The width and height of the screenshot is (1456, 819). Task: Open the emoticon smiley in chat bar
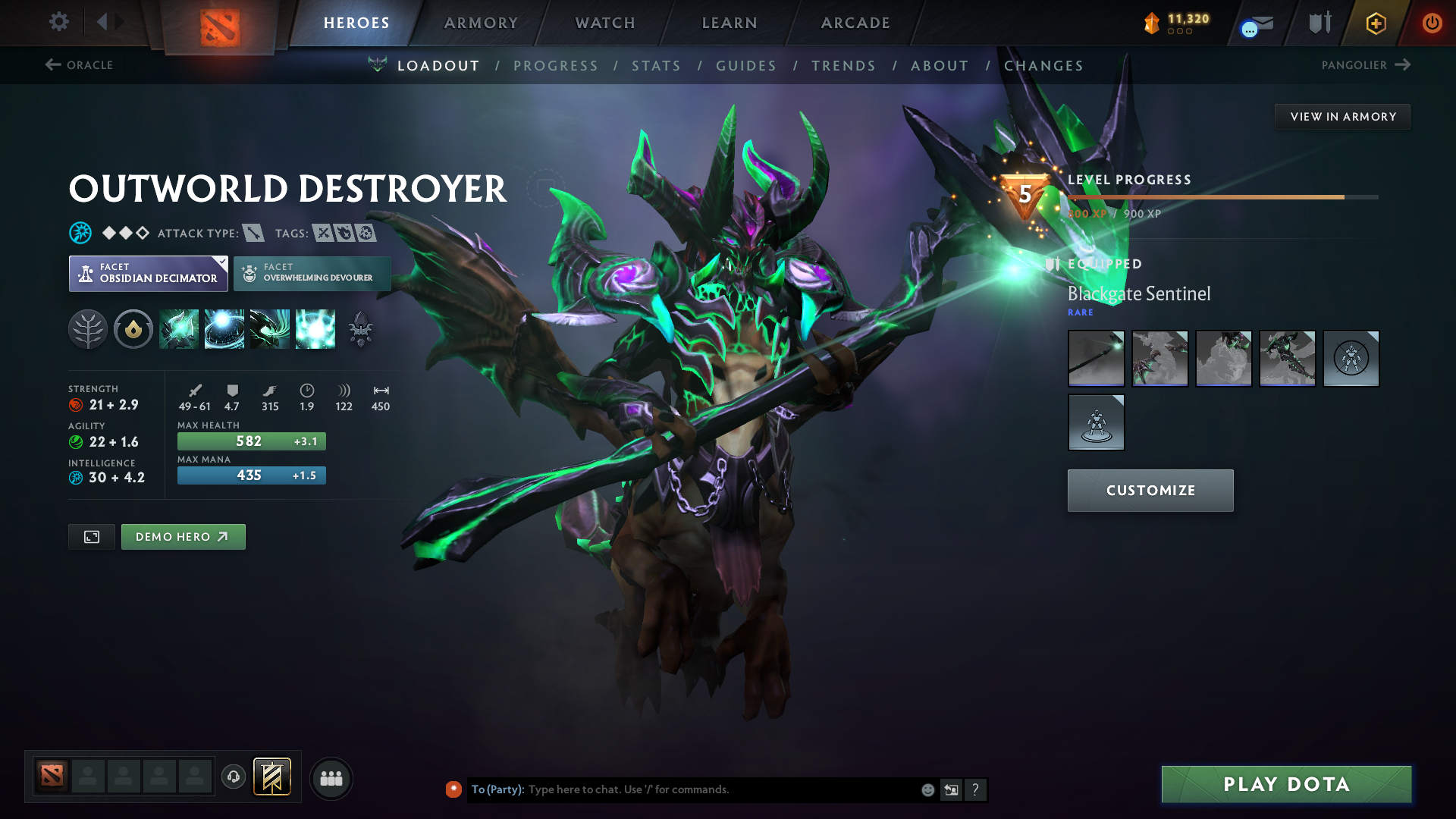click(927, 789)
